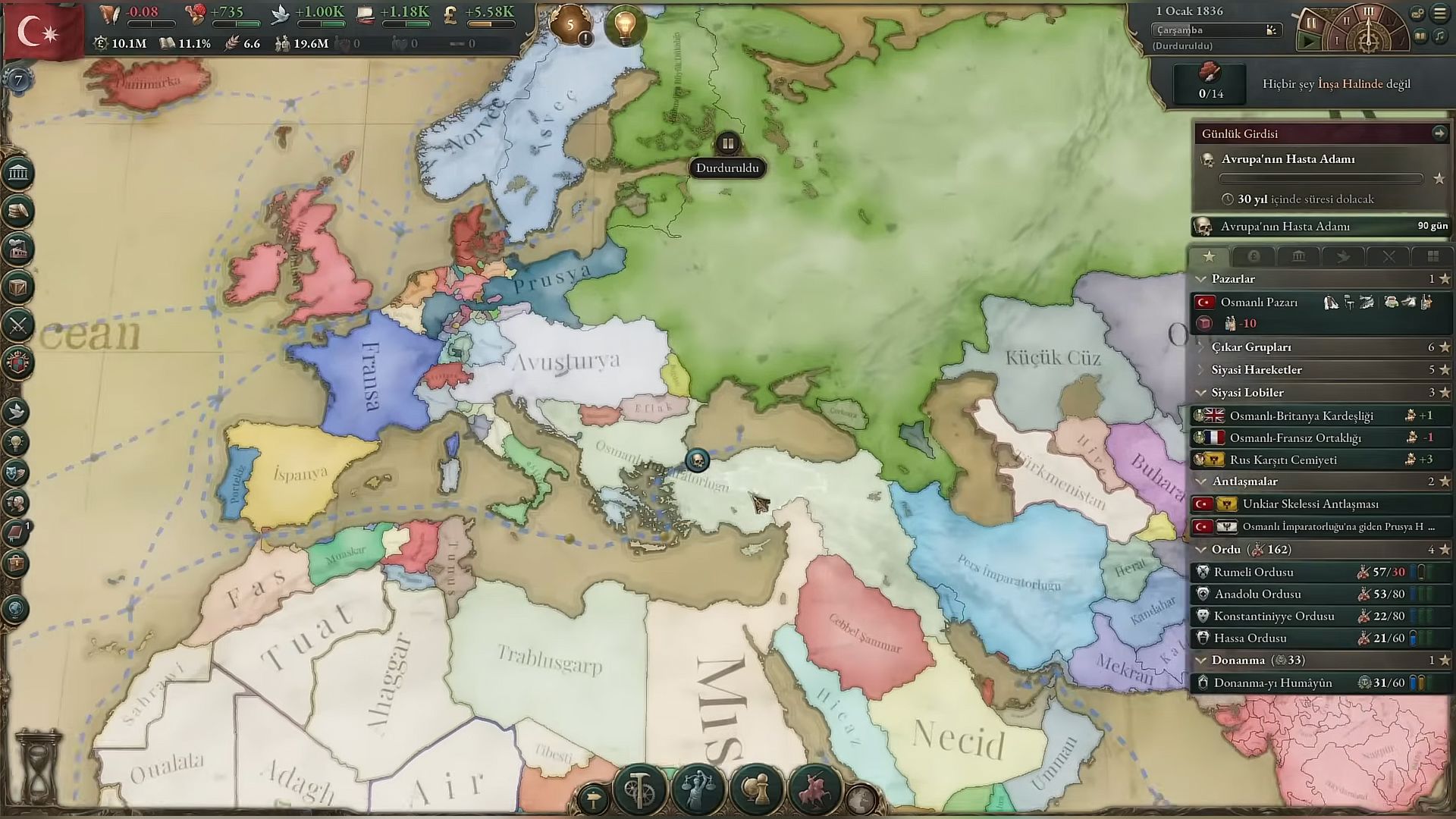Image resolution: width=1456 pixels, height=819 pixels.
Task: Collapse the Pazarlar section
Action: (x=1201, y=279)
